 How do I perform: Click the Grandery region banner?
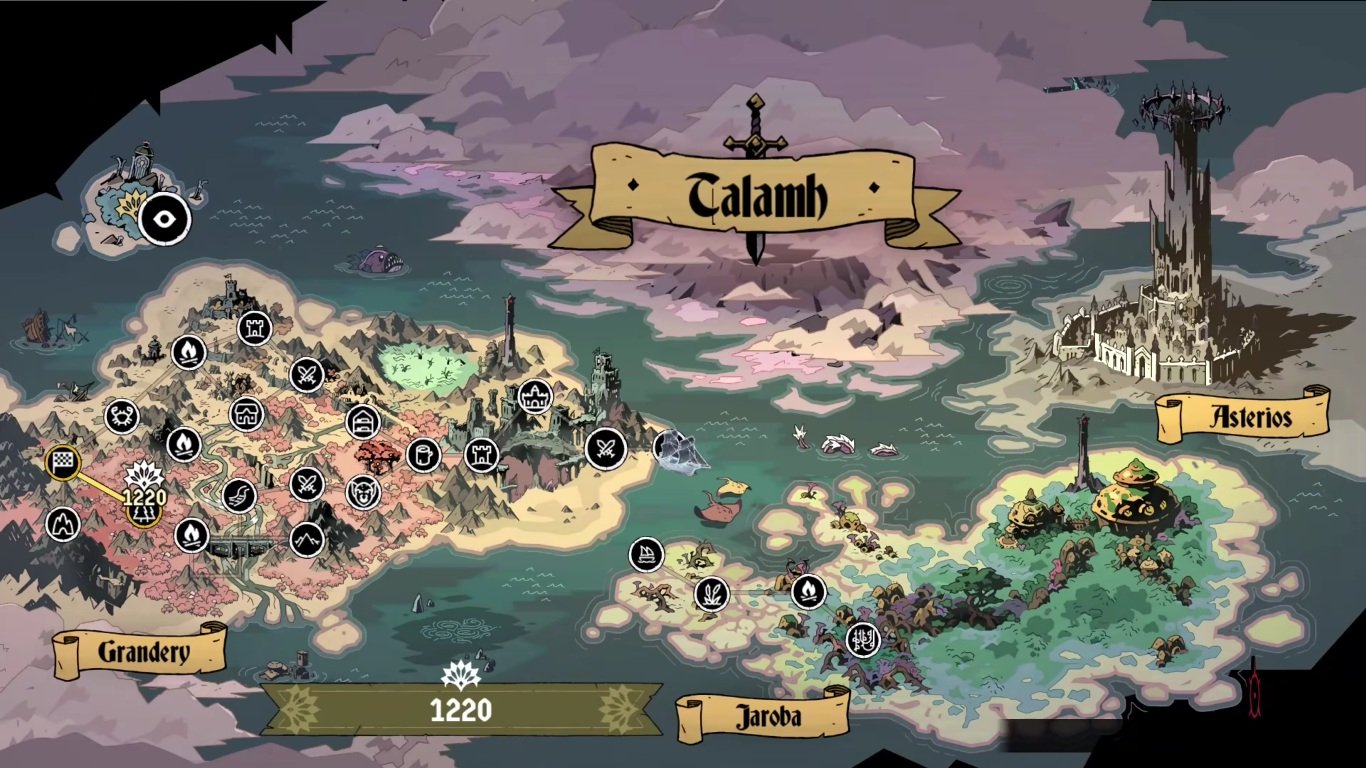click(x=142, y=650)
